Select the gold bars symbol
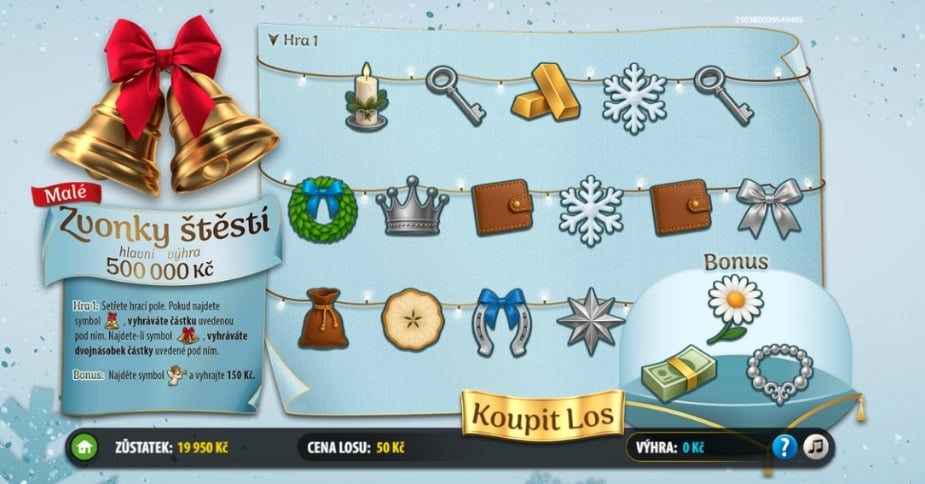This screenshot has width=925, height=484. tap(545, 92)
